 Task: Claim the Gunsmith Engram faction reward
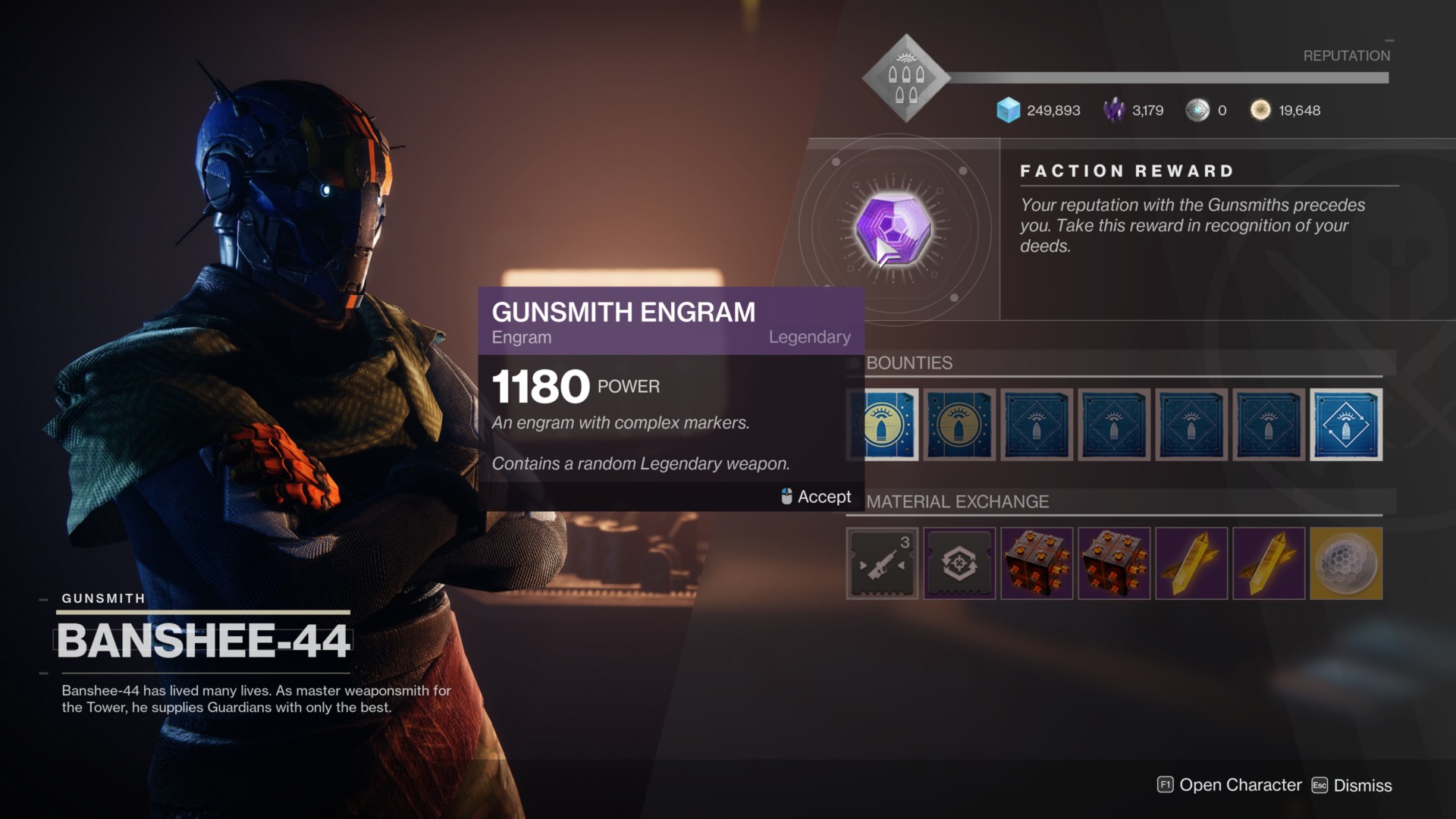tap(893, 229)
